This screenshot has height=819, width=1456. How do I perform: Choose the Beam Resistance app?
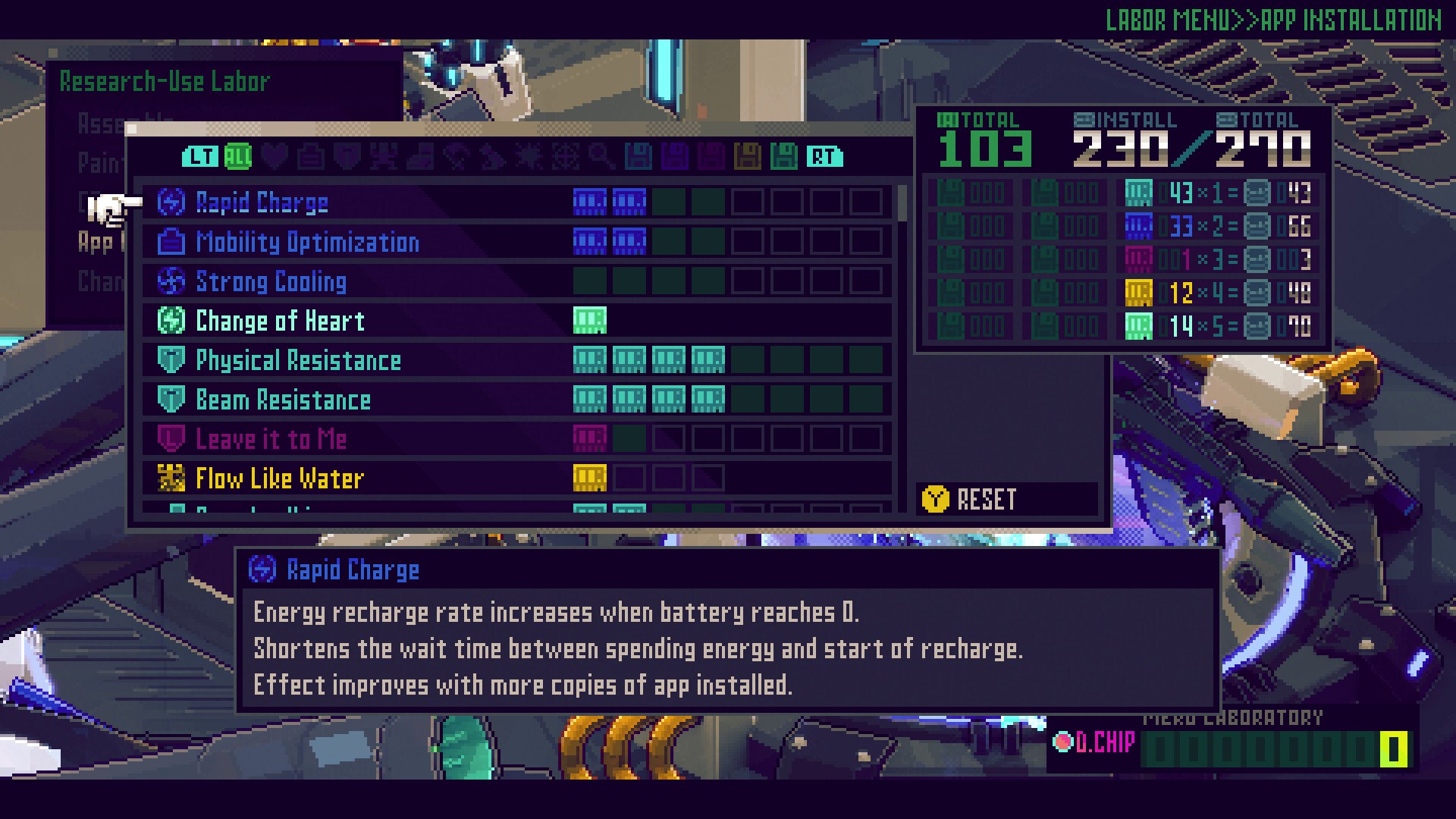pyautogui.click(x=283, y=400)
